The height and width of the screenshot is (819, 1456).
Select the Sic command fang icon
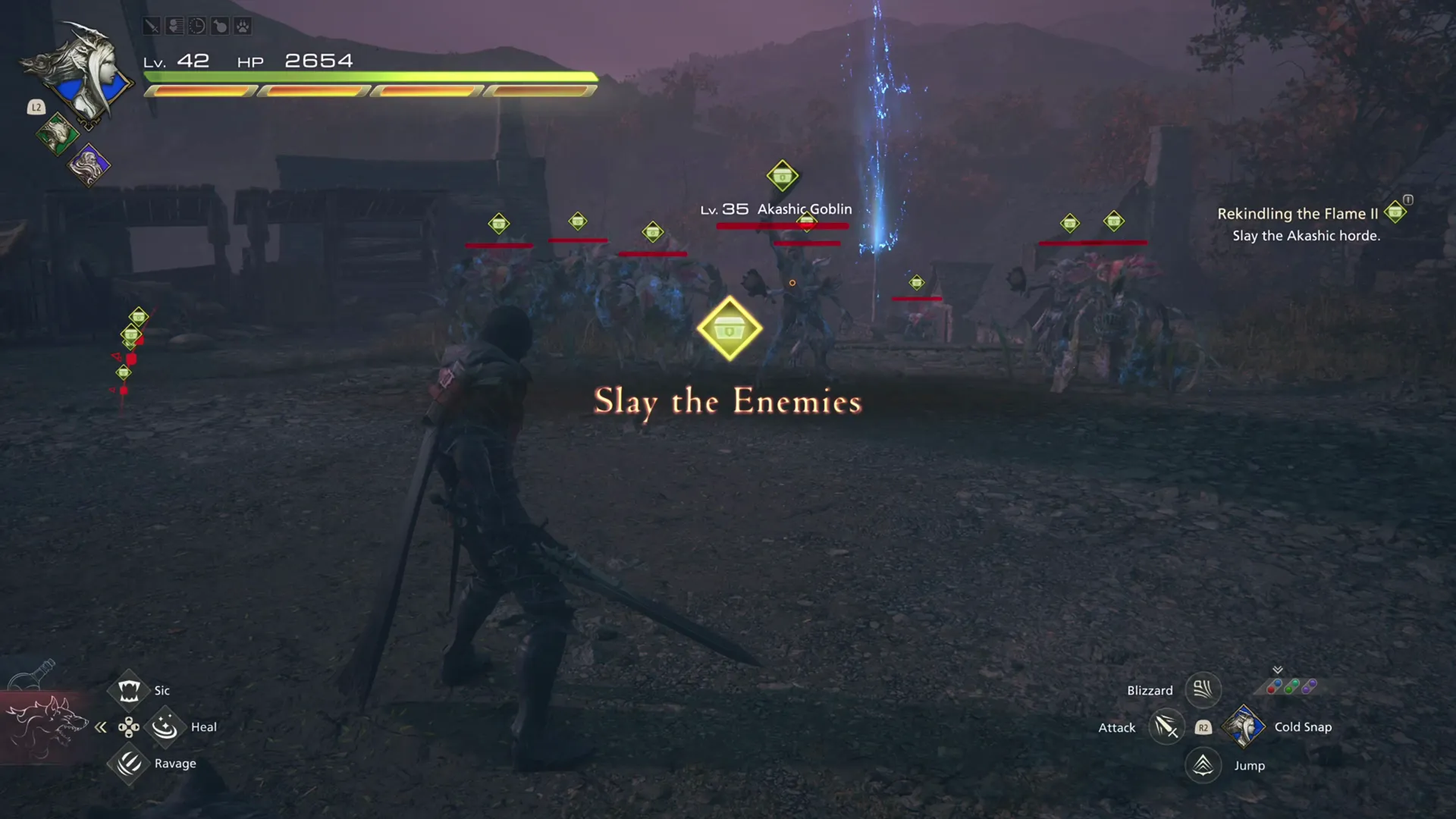point(129,689)
